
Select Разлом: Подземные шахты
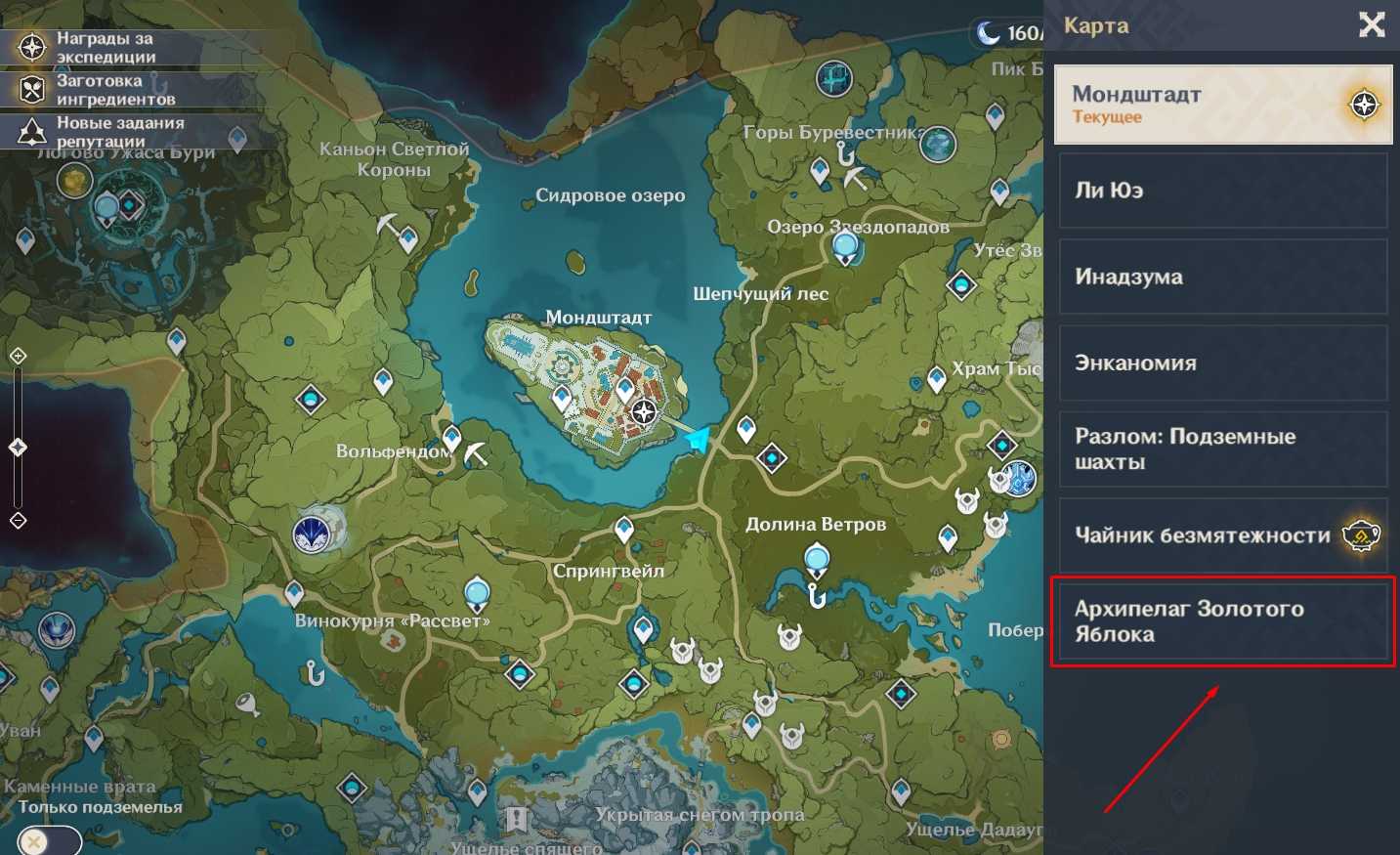[1223, 449]
